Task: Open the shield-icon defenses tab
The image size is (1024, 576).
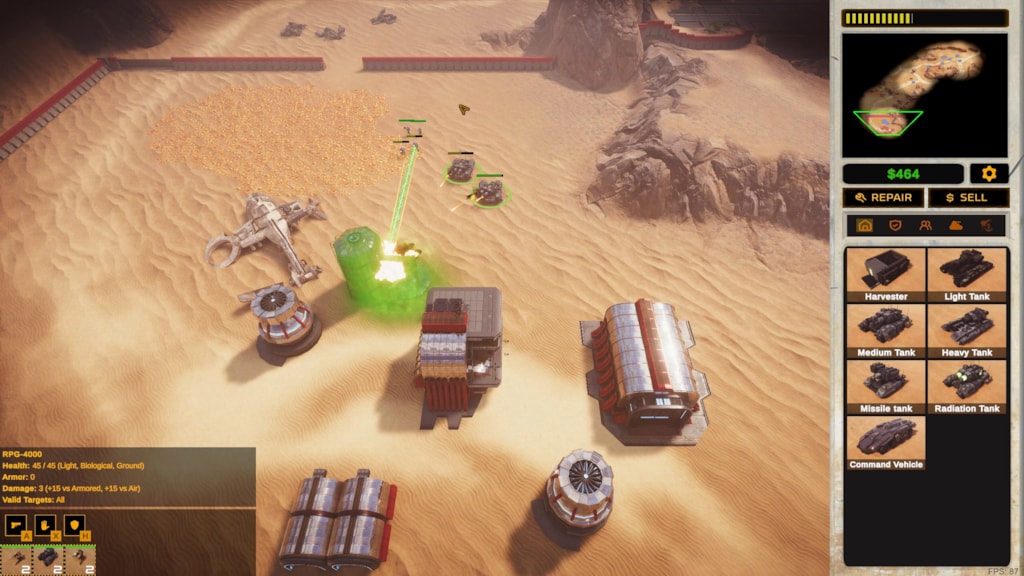Action: tap(895, 226)
